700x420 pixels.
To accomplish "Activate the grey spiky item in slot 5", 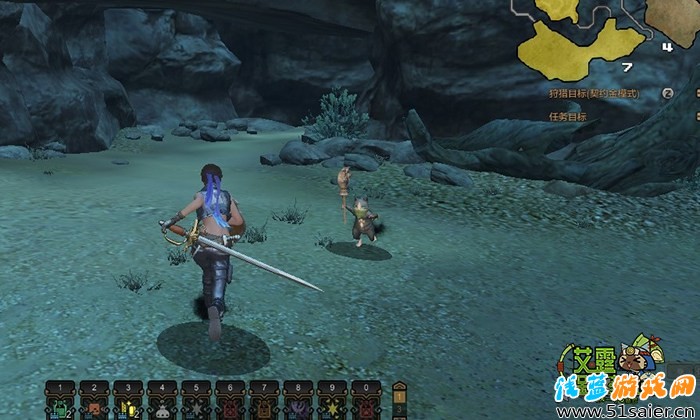I will coord(196,407).
